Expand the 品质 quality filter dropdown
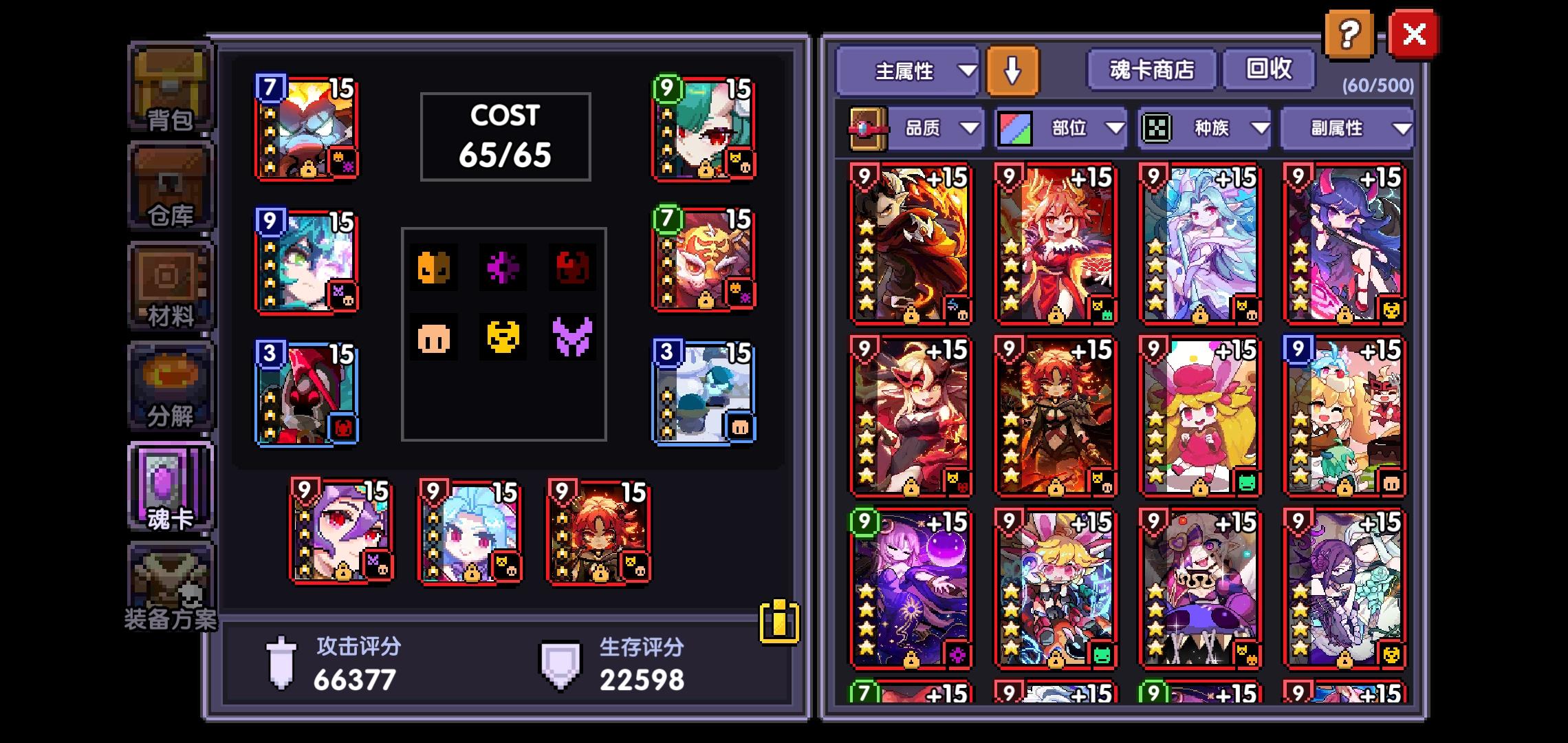This screenshot has width=1568, height=743. (934, 128)
